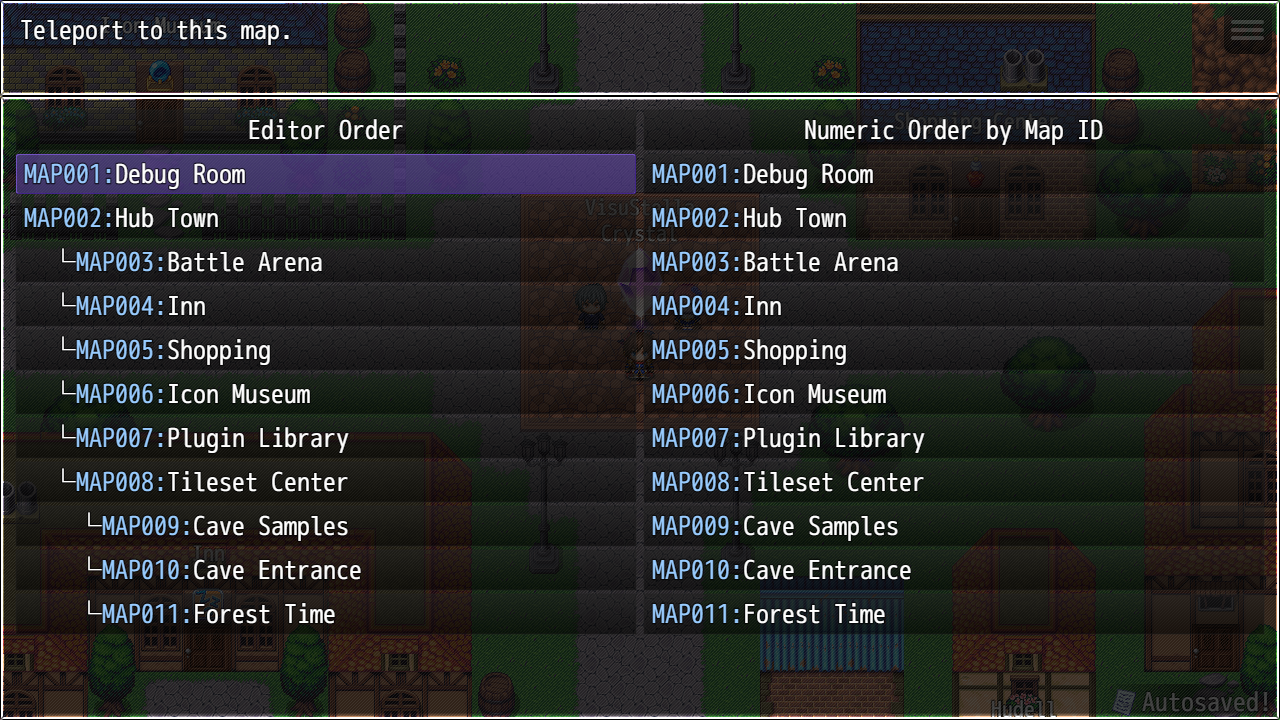Click Tileset Center in the Editor Order tree
The width and height of the screenshot is (1280, 720).
(326, 483)
